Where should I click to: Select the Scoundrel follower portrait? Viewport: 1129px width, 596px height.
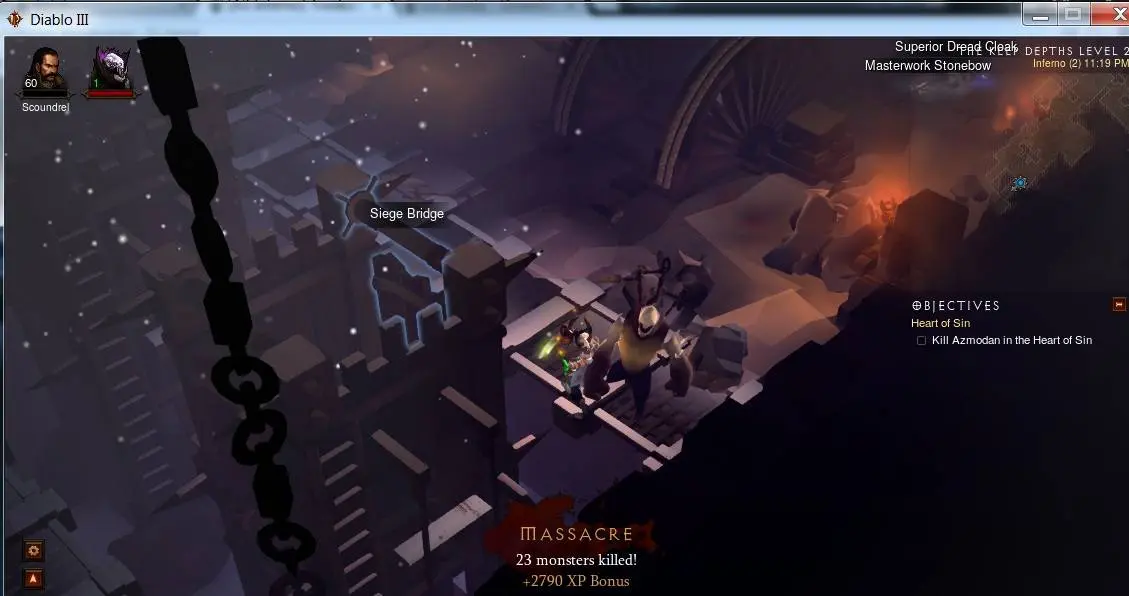44,70
